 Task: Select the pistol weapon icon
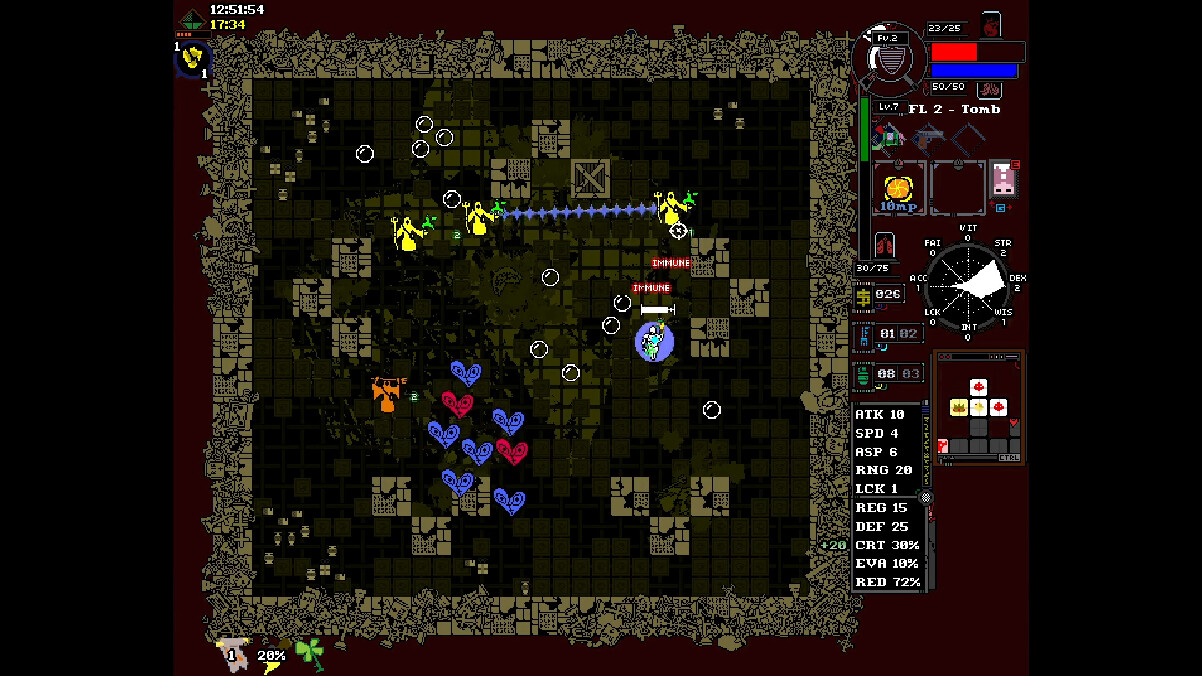(929, 136)
